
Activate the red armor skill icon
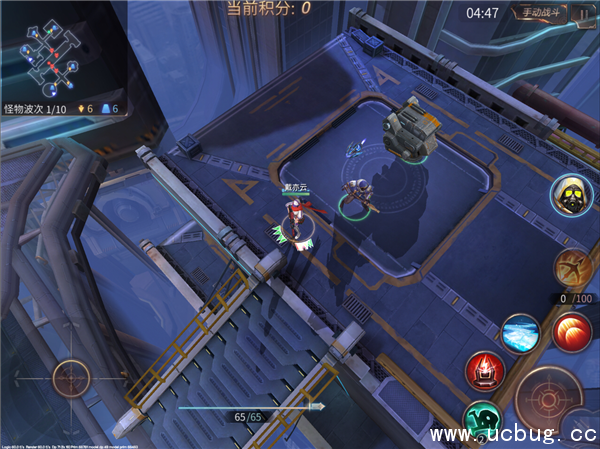click(485, 371)
